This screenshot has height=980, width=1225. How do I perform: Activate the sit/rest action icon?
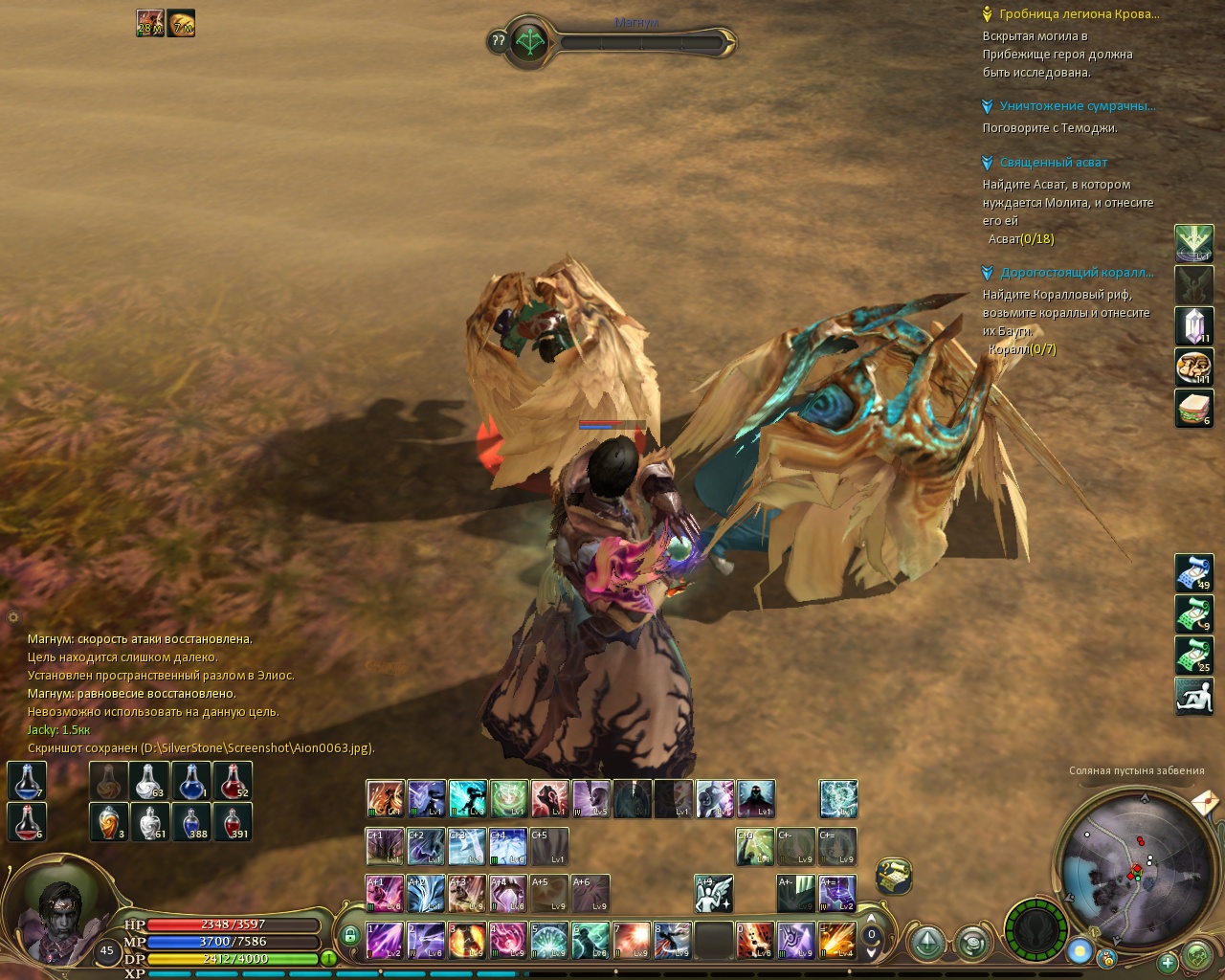1193,696
